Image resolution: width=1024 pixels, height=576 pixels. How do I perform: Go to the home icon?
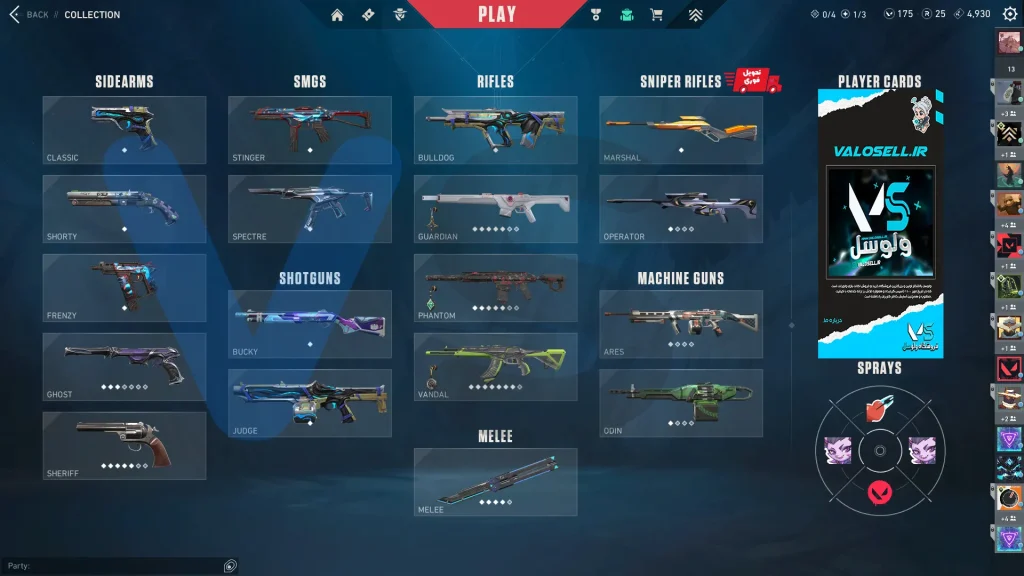(337, 14)
